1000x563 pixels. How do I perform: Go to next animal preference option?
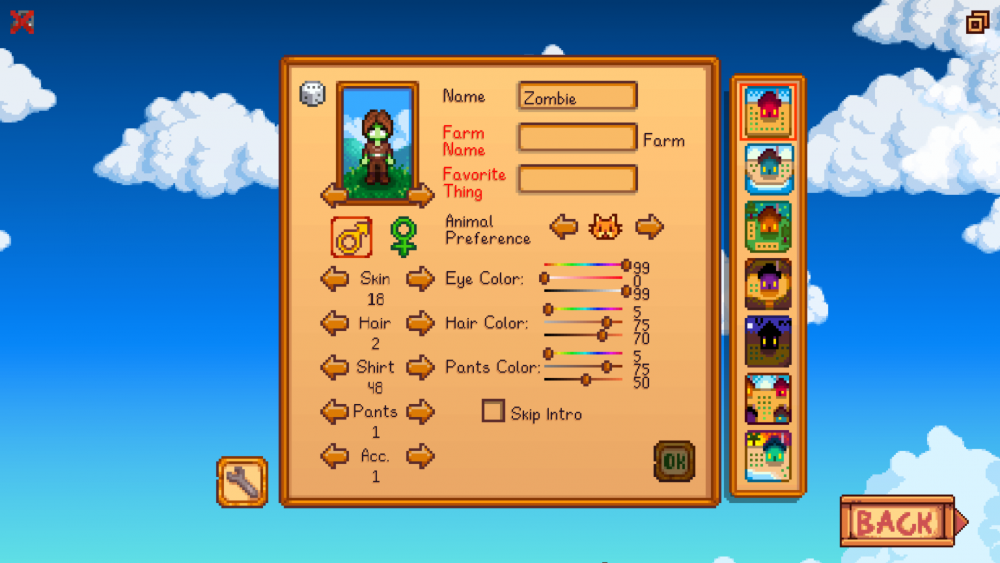pos(650,227)
